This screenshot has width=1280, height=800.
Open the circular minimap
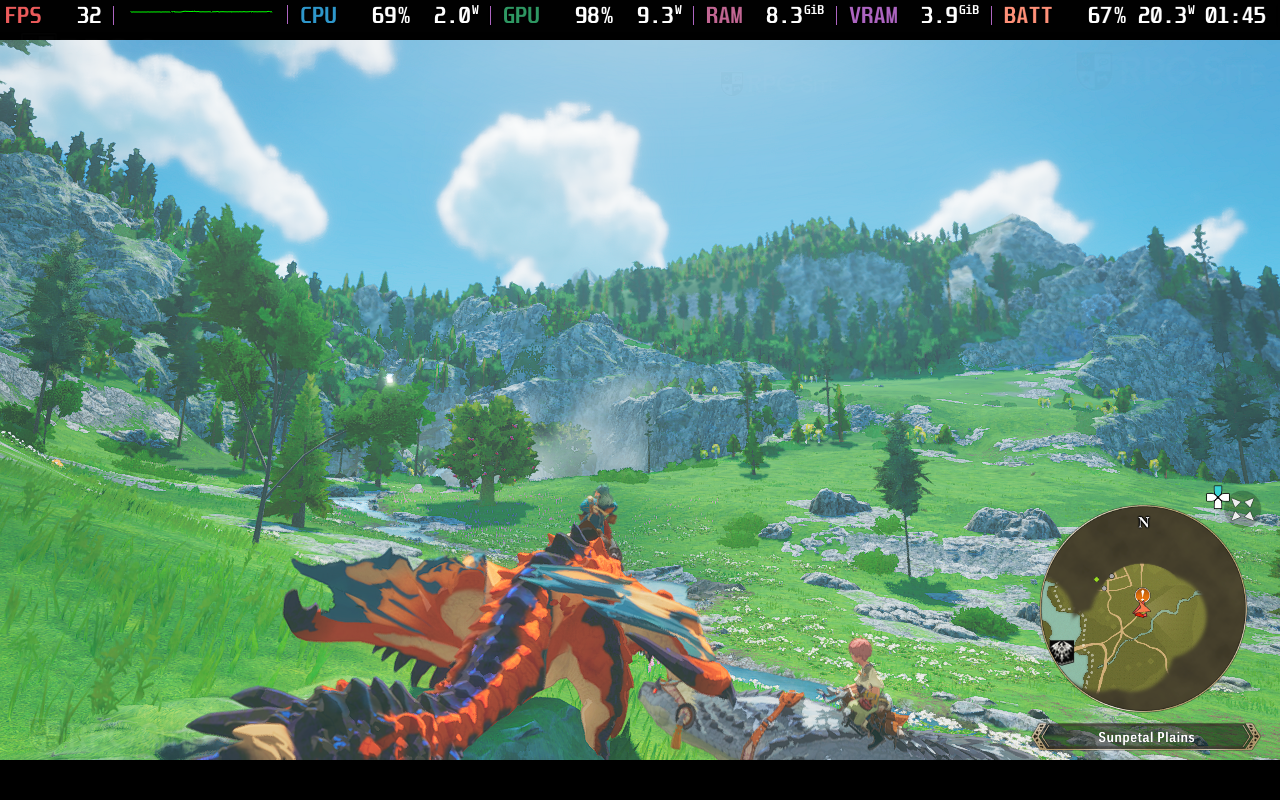click(1143, 609)
